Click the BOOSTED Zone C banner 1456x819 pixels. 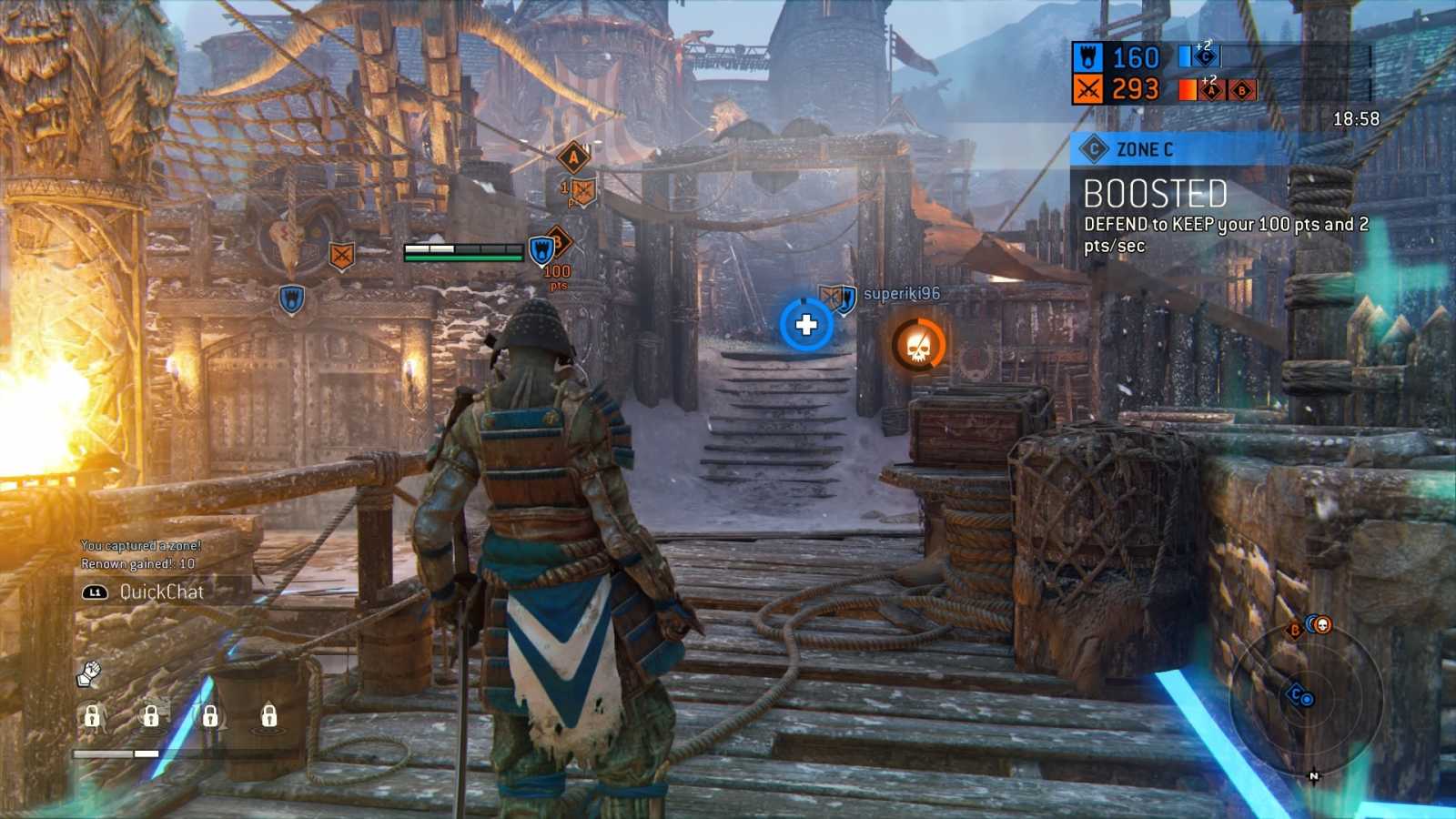pyautogui.click(x=1154, y=194)
